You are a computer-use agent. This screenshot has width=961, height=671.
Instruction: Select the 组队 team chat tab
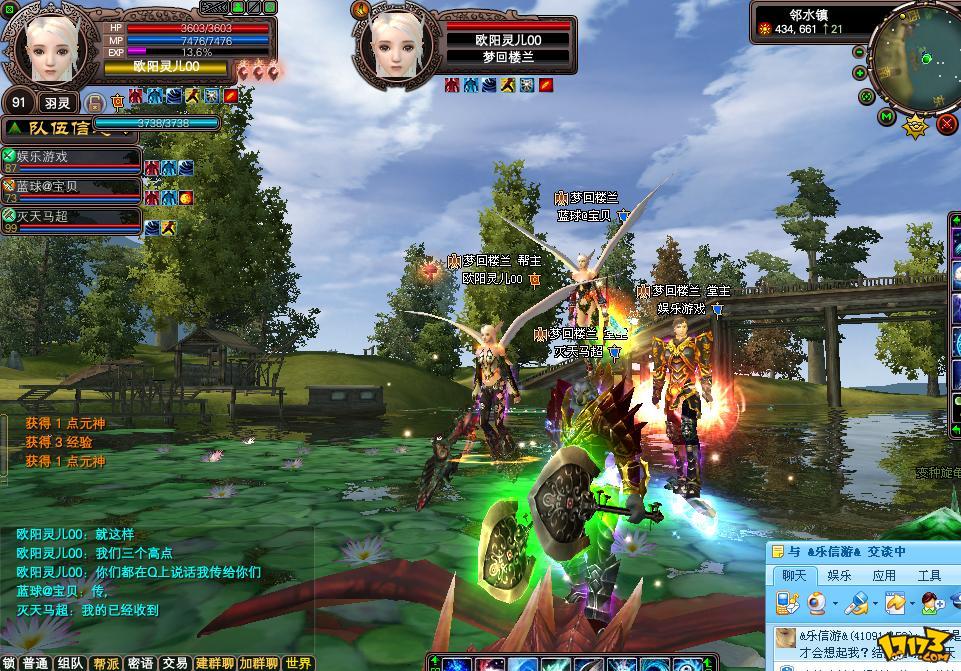tap(70, 663)
